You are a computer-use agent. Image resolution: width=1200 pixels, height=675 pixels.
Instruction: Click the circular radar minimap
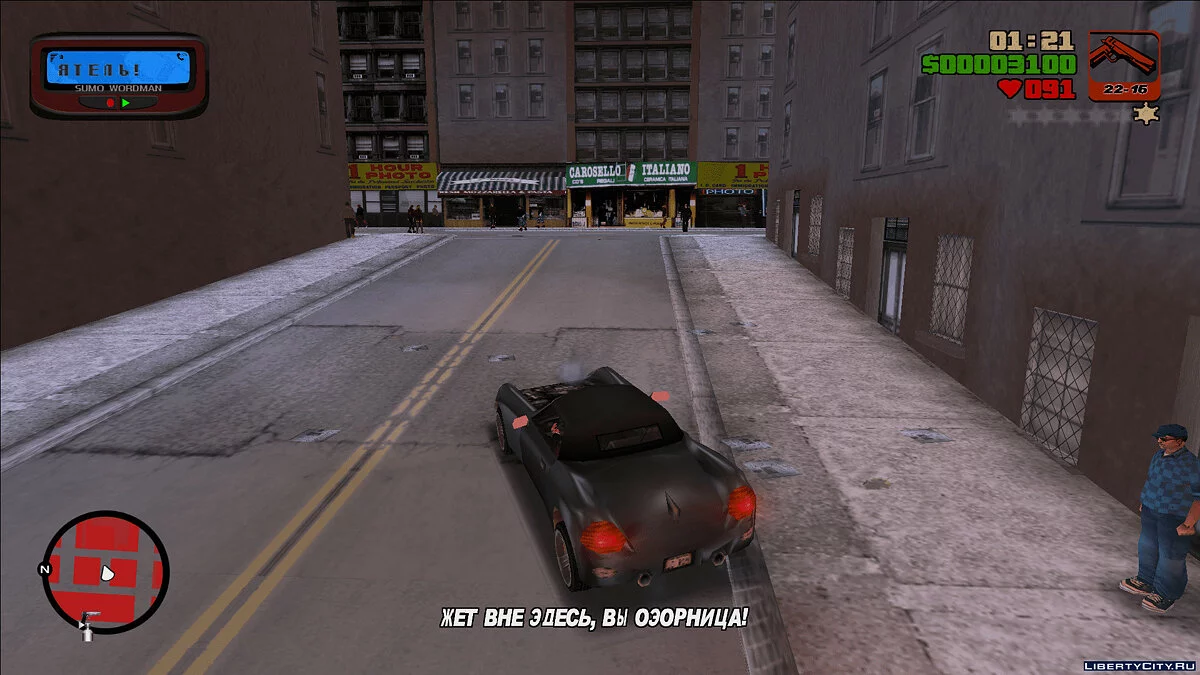point(105,571)
